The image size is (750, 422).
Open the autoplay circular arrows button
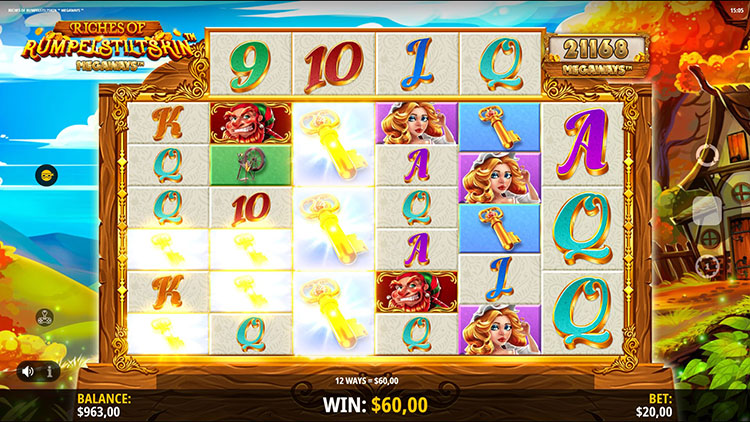tap(706, 153)
